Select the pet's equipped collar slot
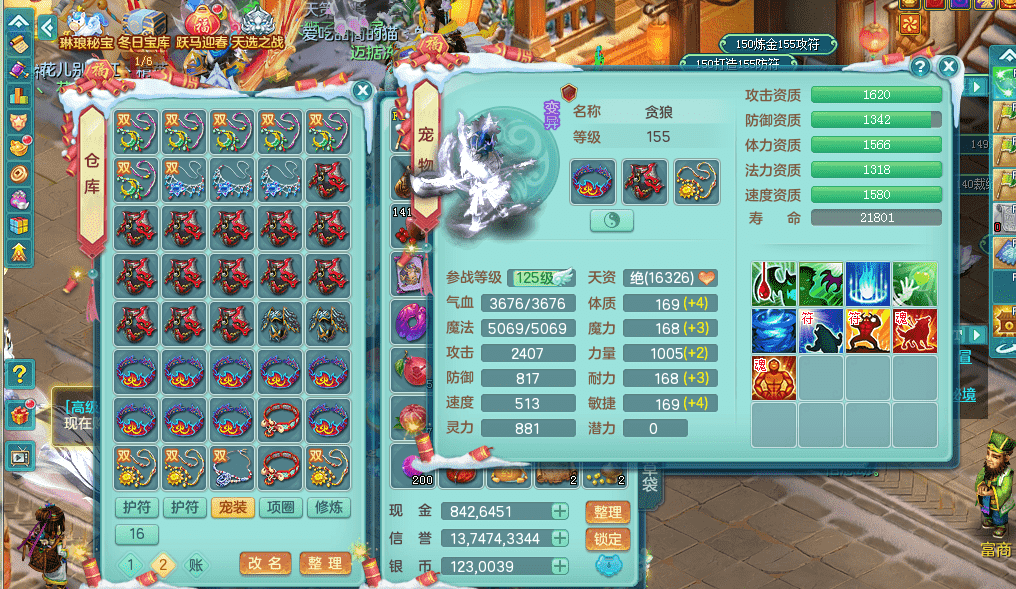 pos(593,181)
